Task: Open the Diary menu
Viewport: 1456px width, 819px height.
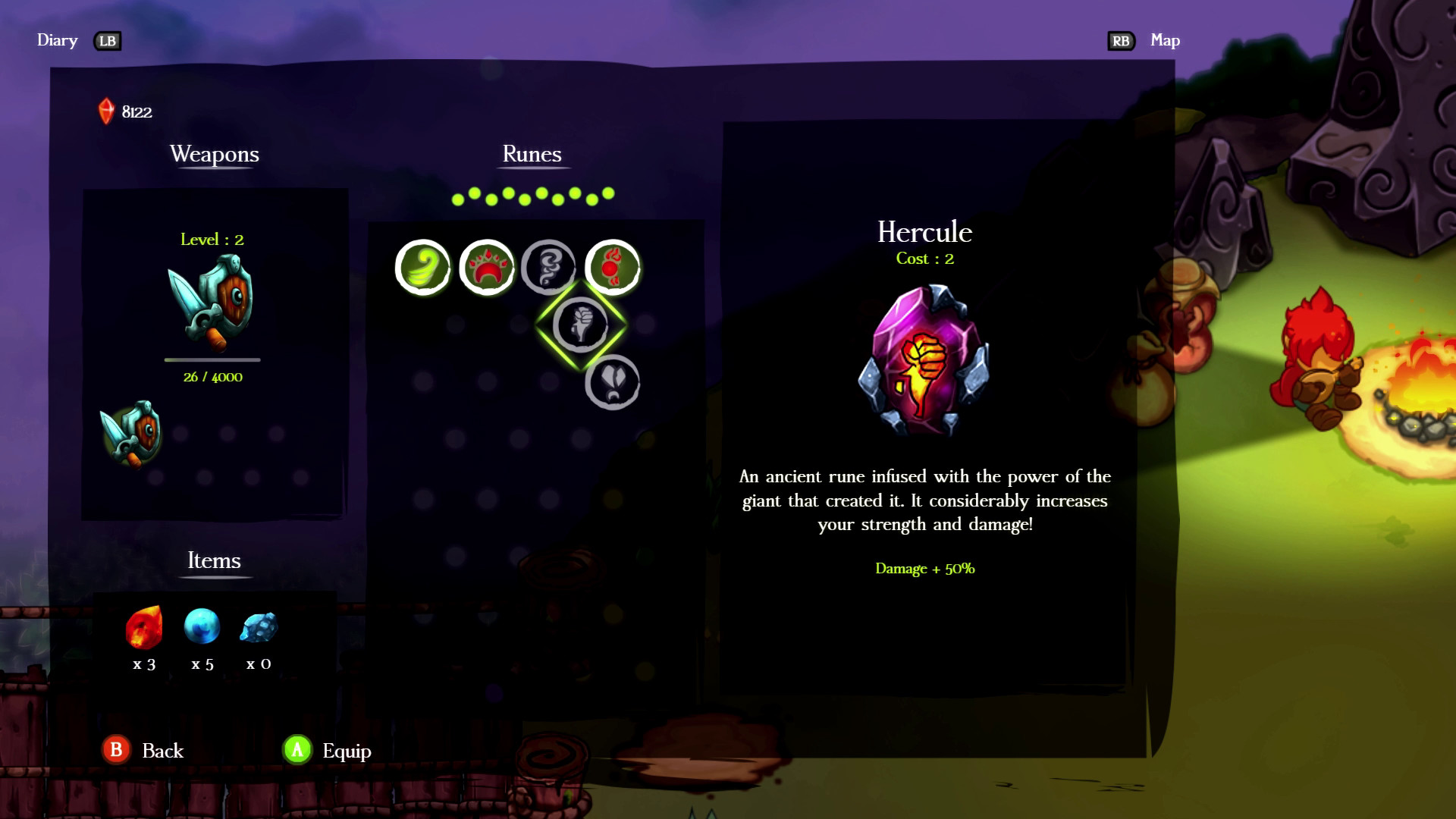Action: coord(56,40)
